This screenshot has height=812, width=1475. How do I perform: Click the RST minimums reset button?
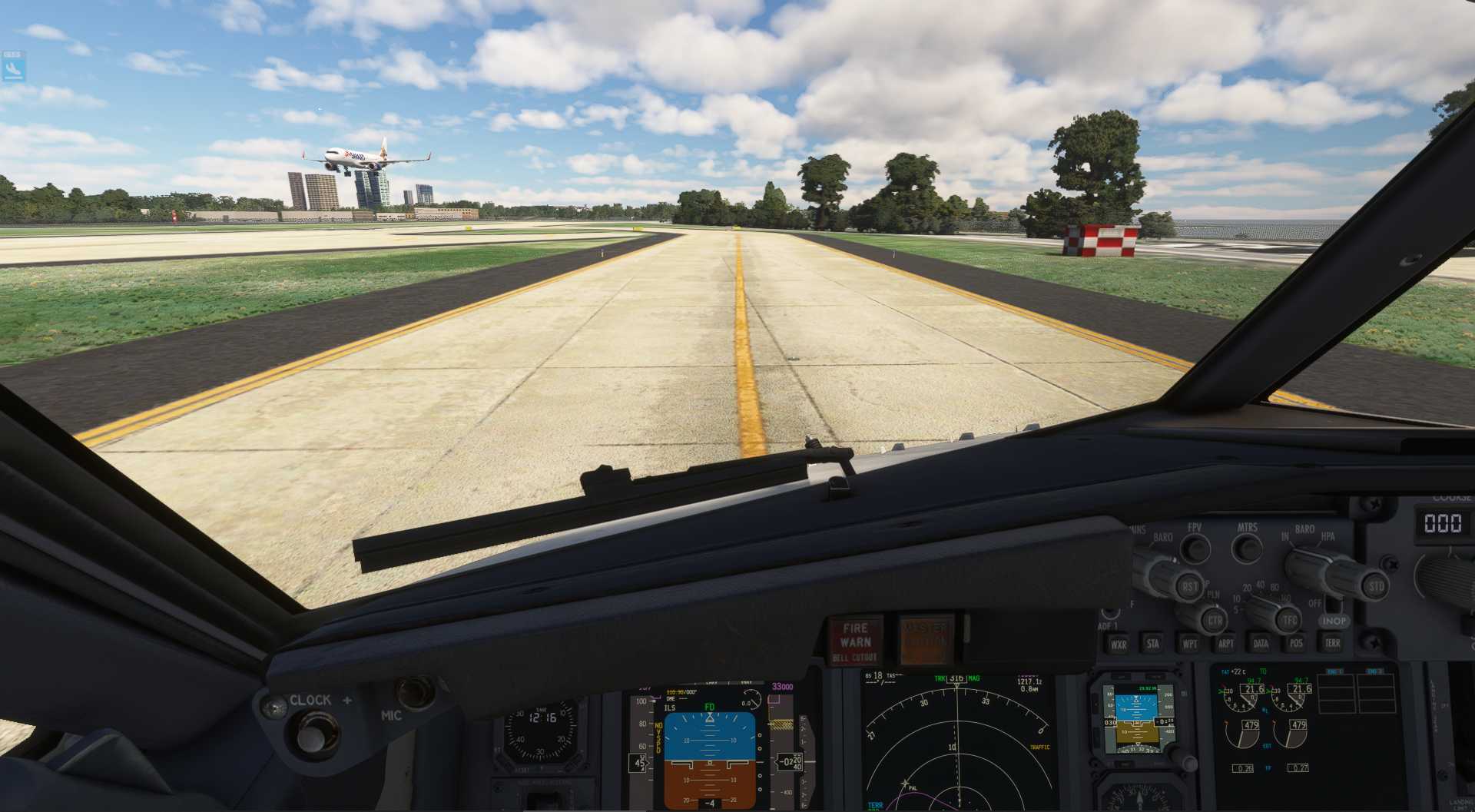click(x=1189, y=587)
